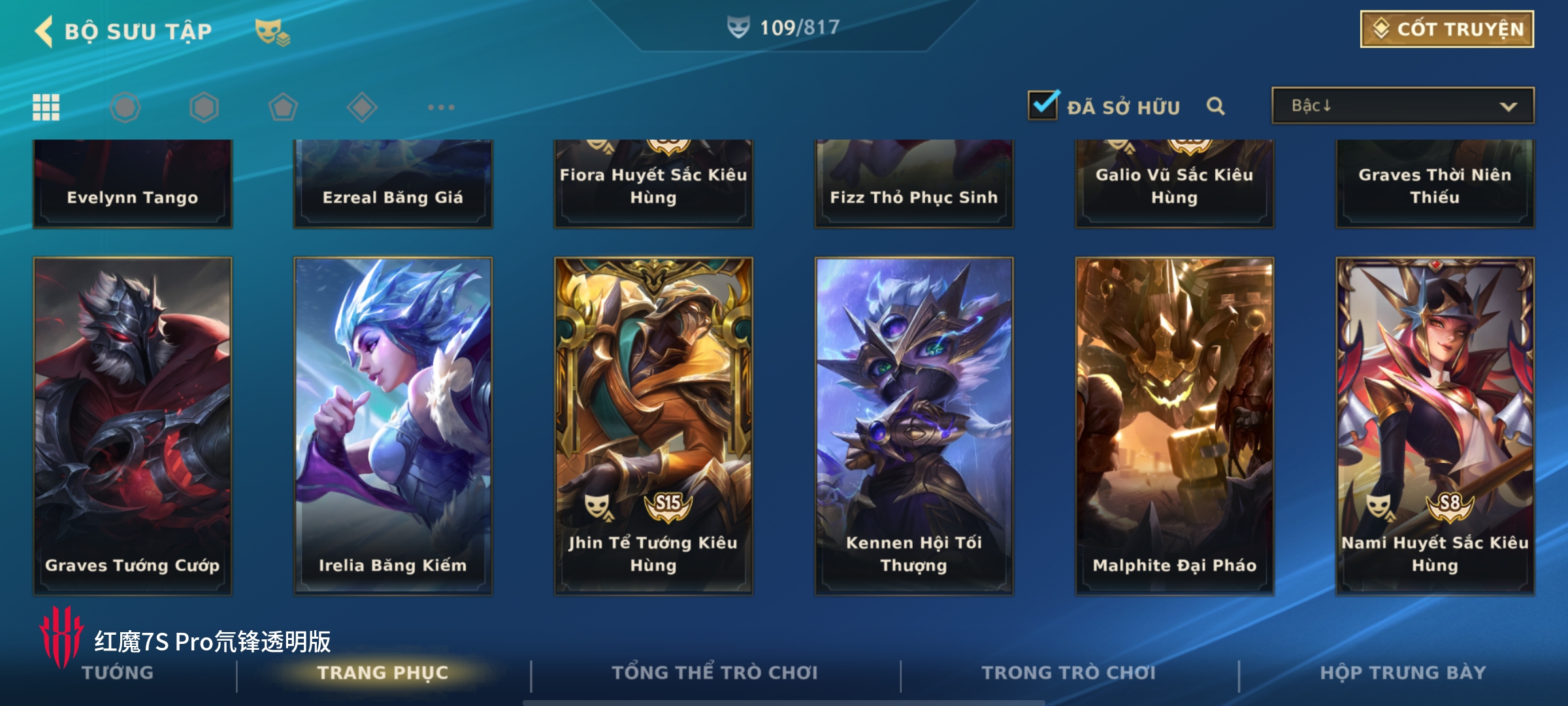
Task: Select the Fizz Thỏ Phục Sinh skin
Action: point(914,183)
